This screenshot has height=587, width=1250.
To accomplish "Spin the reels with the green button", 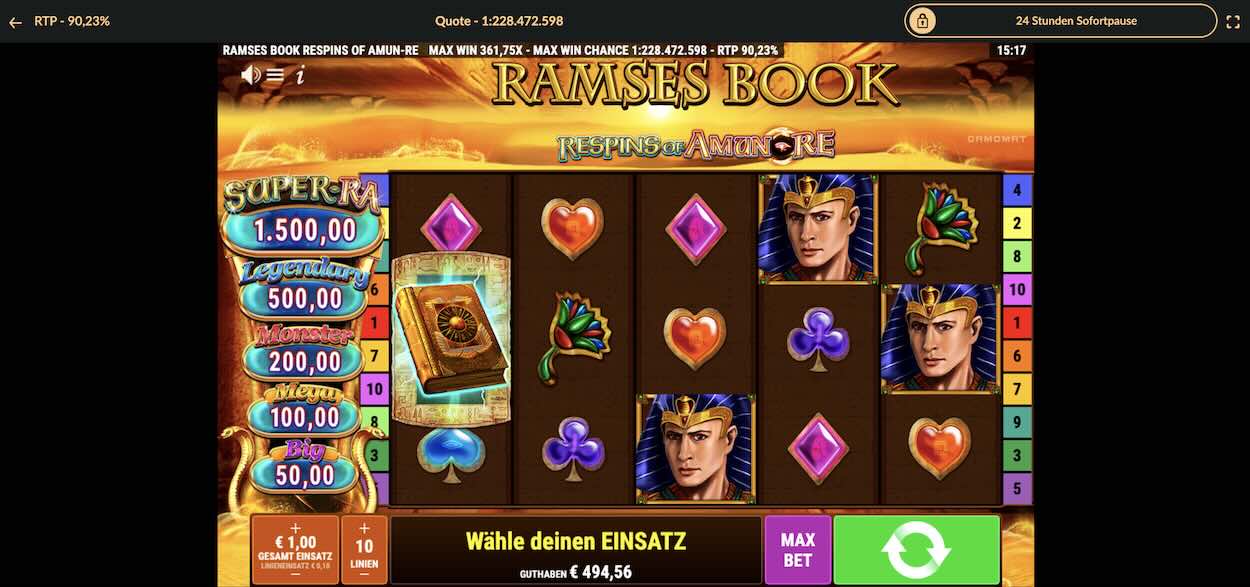I will 916,549.
